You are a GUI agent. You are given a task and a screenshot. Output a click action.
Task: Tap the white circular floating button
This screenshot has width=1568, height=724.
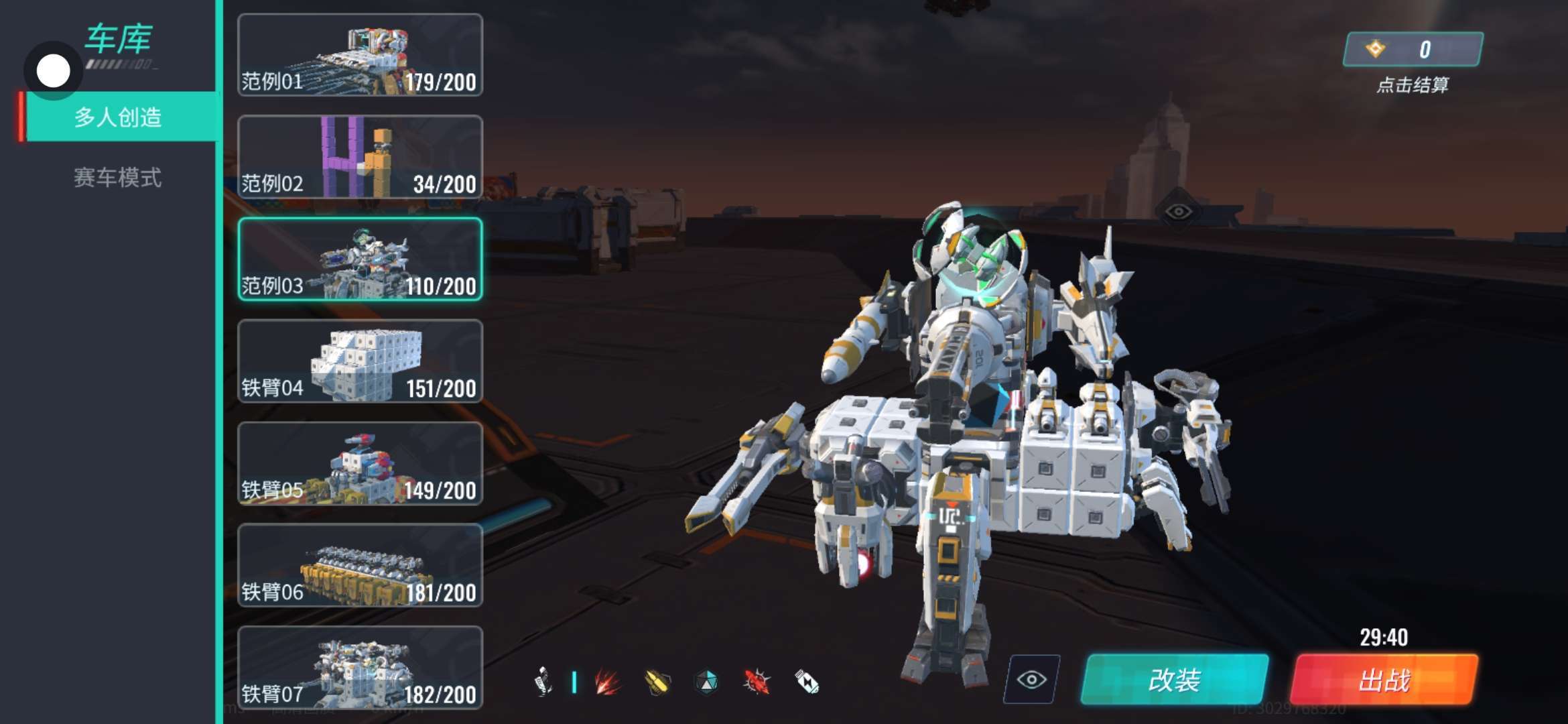[53, 71]
